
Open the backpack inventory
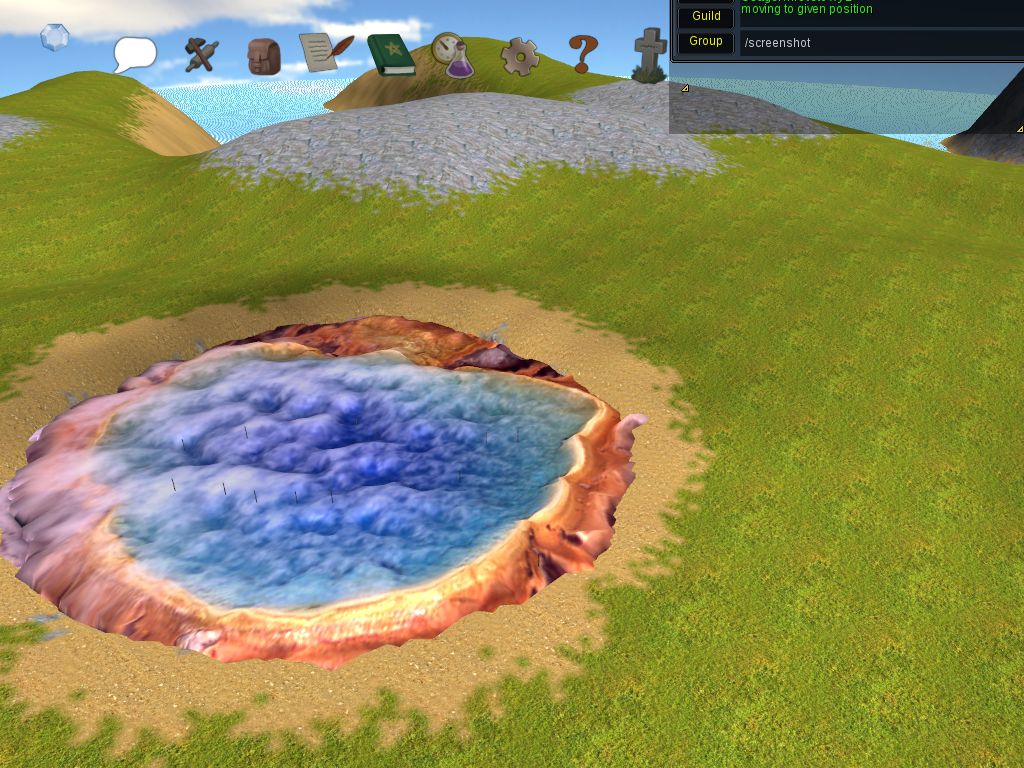click(264, 56)
